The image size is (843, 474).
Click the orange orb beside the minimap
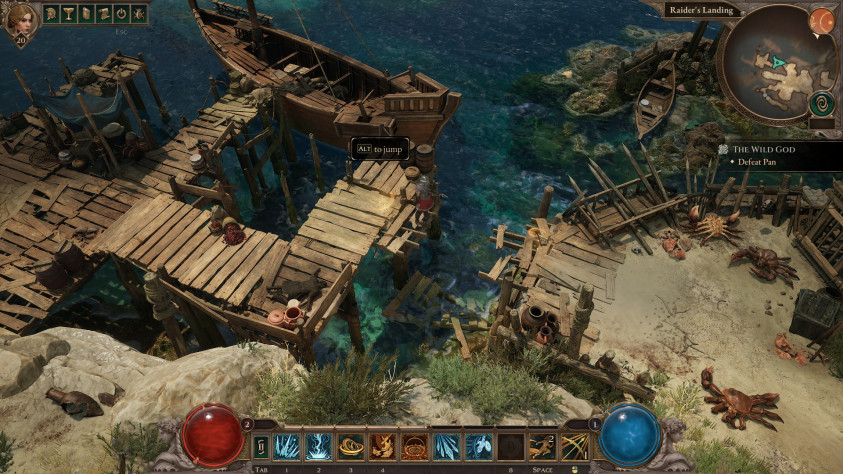(x=821, y=19)
